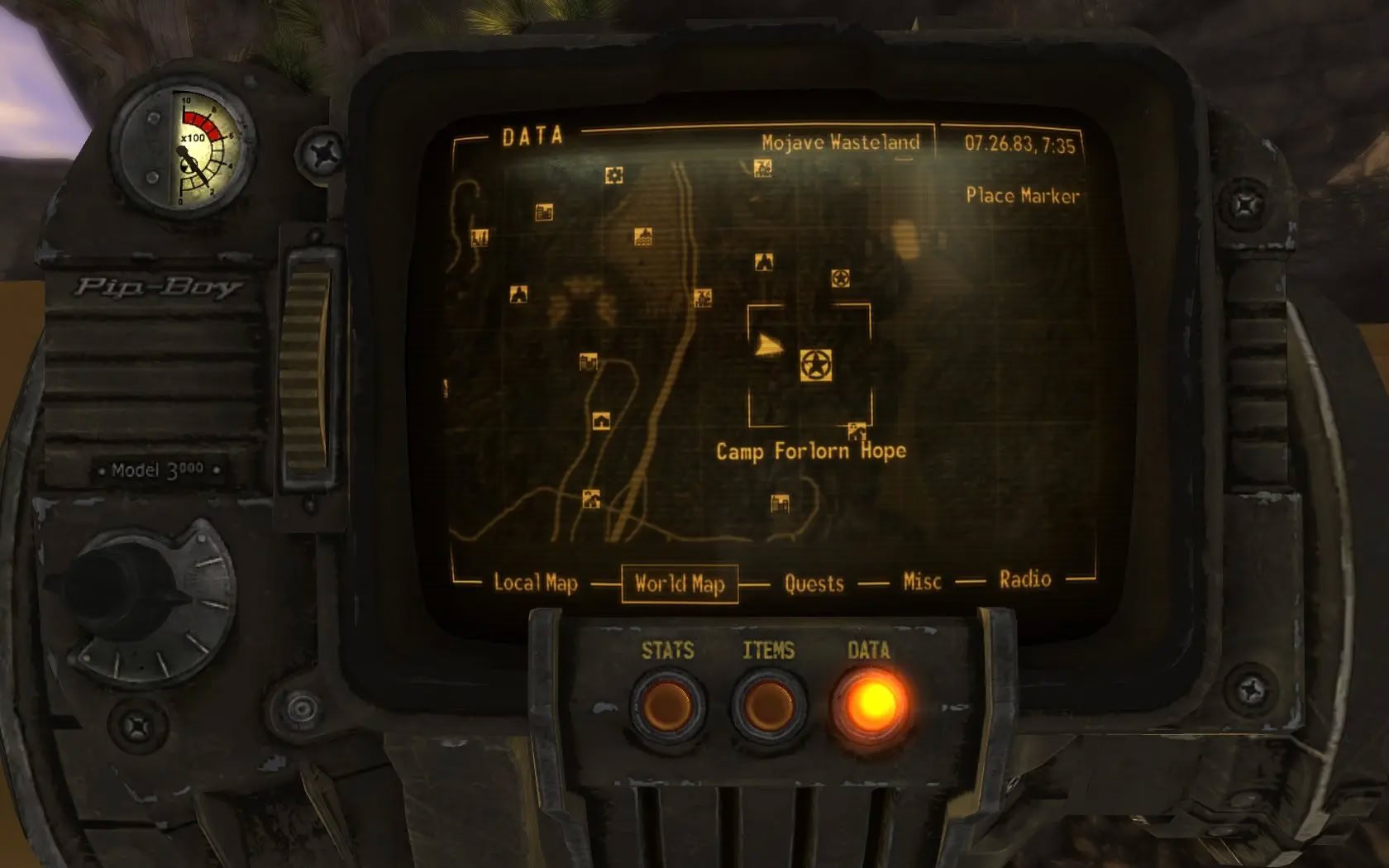The width and height of the screenshot is (1389, 868).
Task: Switch to the Radio tab
Action: click(1024, 579)
